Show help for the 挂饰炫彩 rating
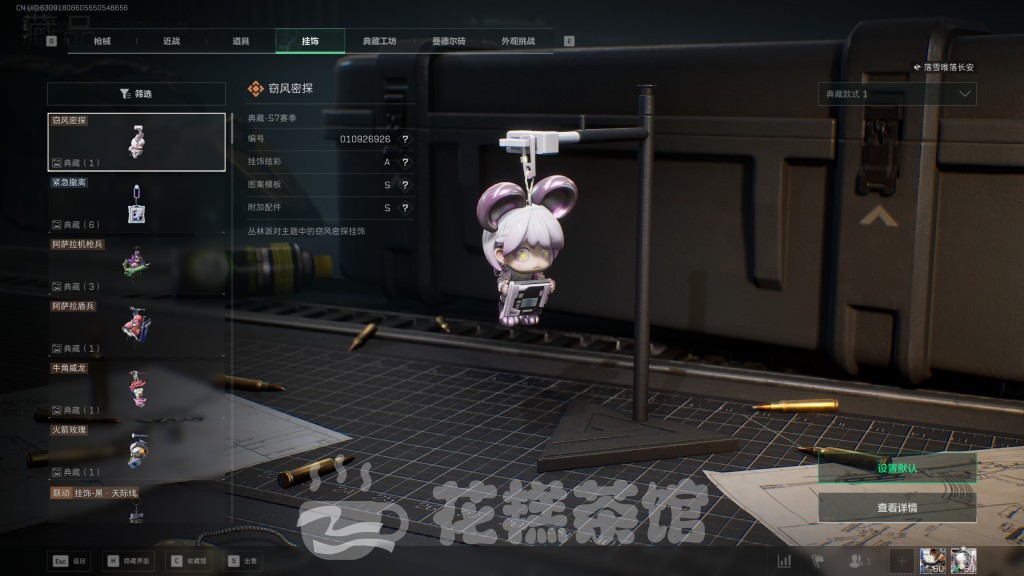 click(x=405, y=162)
